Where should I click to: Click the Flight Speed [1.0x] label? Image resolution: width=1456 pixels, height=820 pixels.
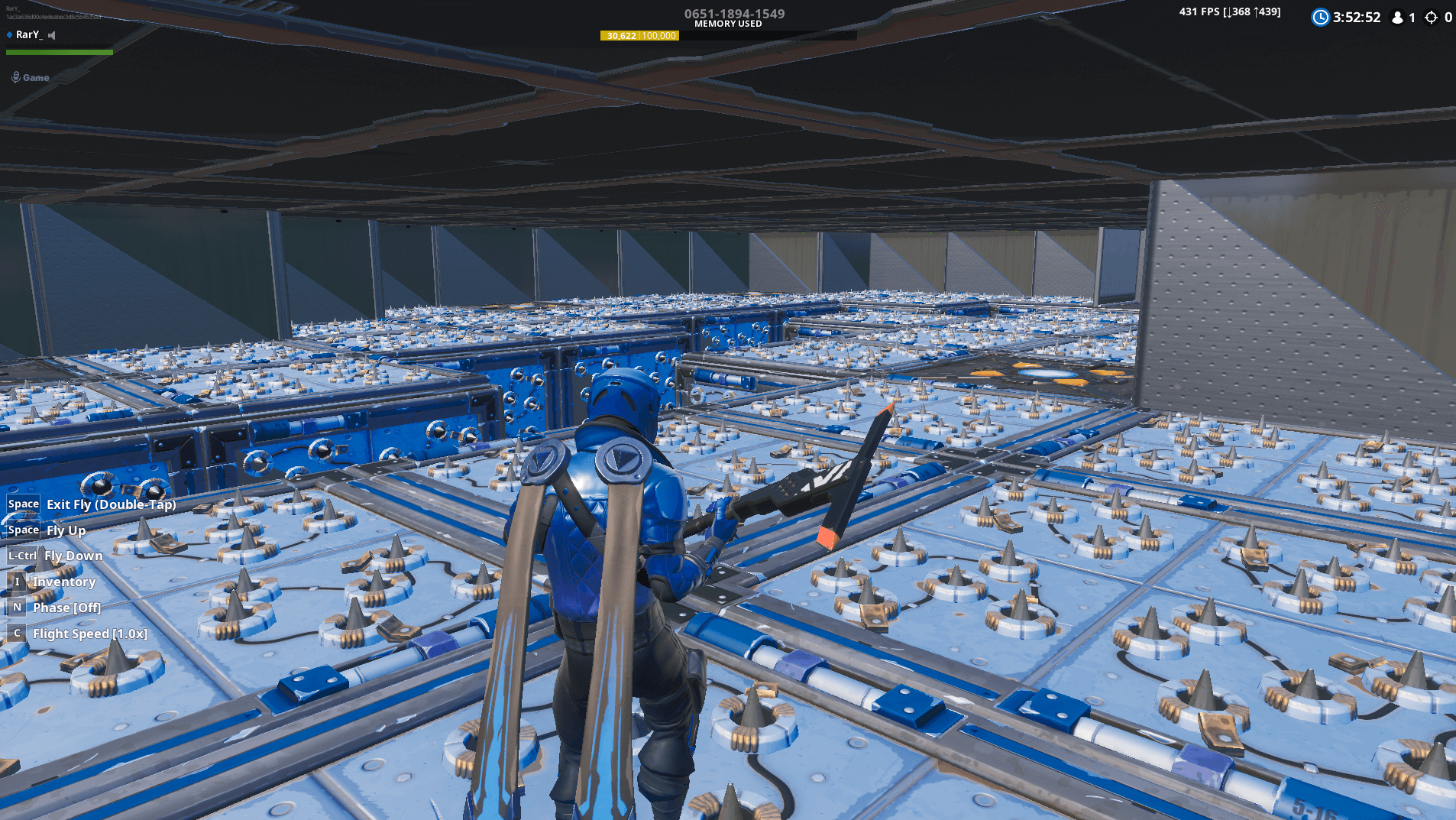89,633
